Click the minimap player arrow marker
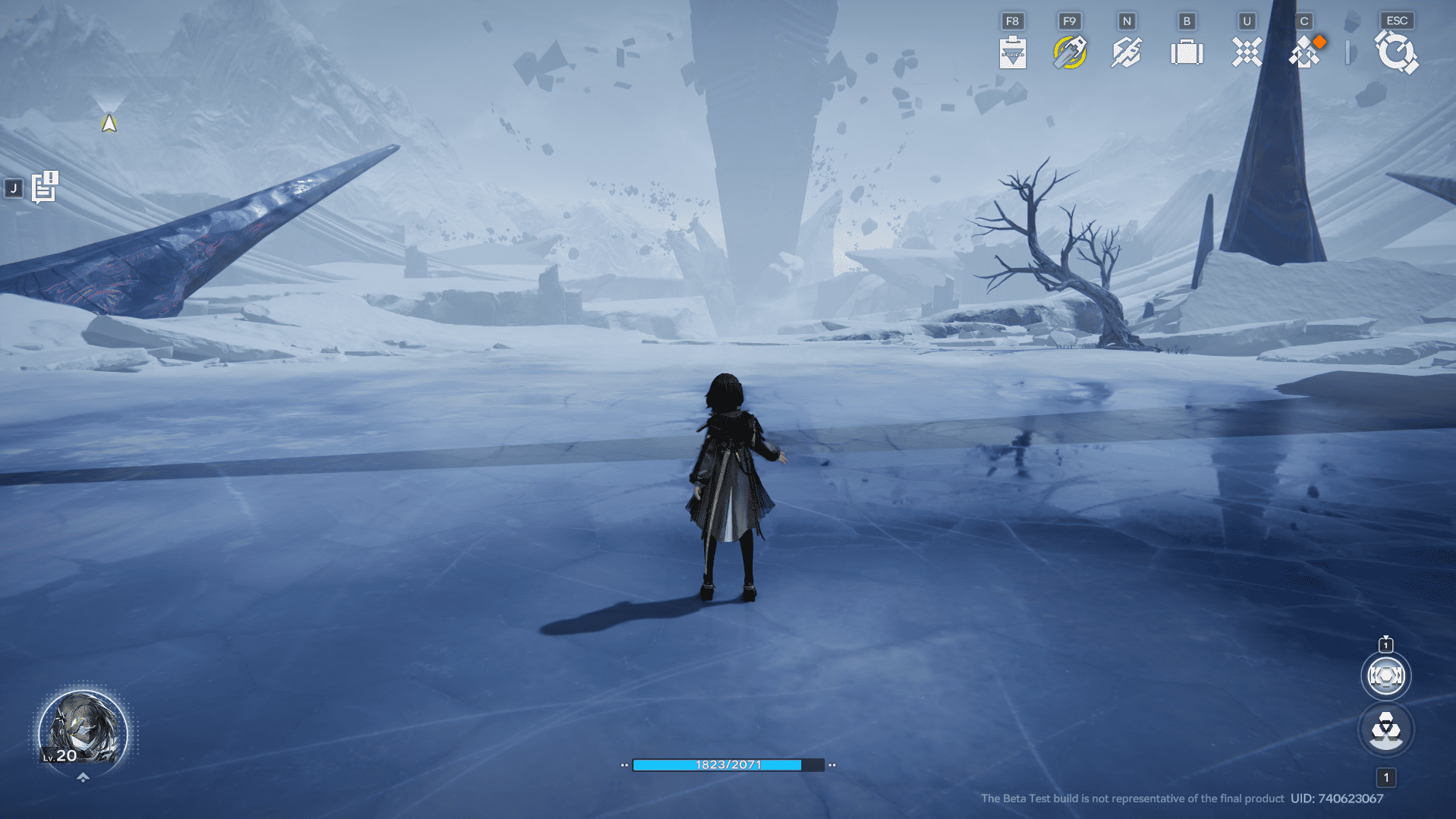The width and height of the screenshot is (1456, 819). click(x=108, y=122)
